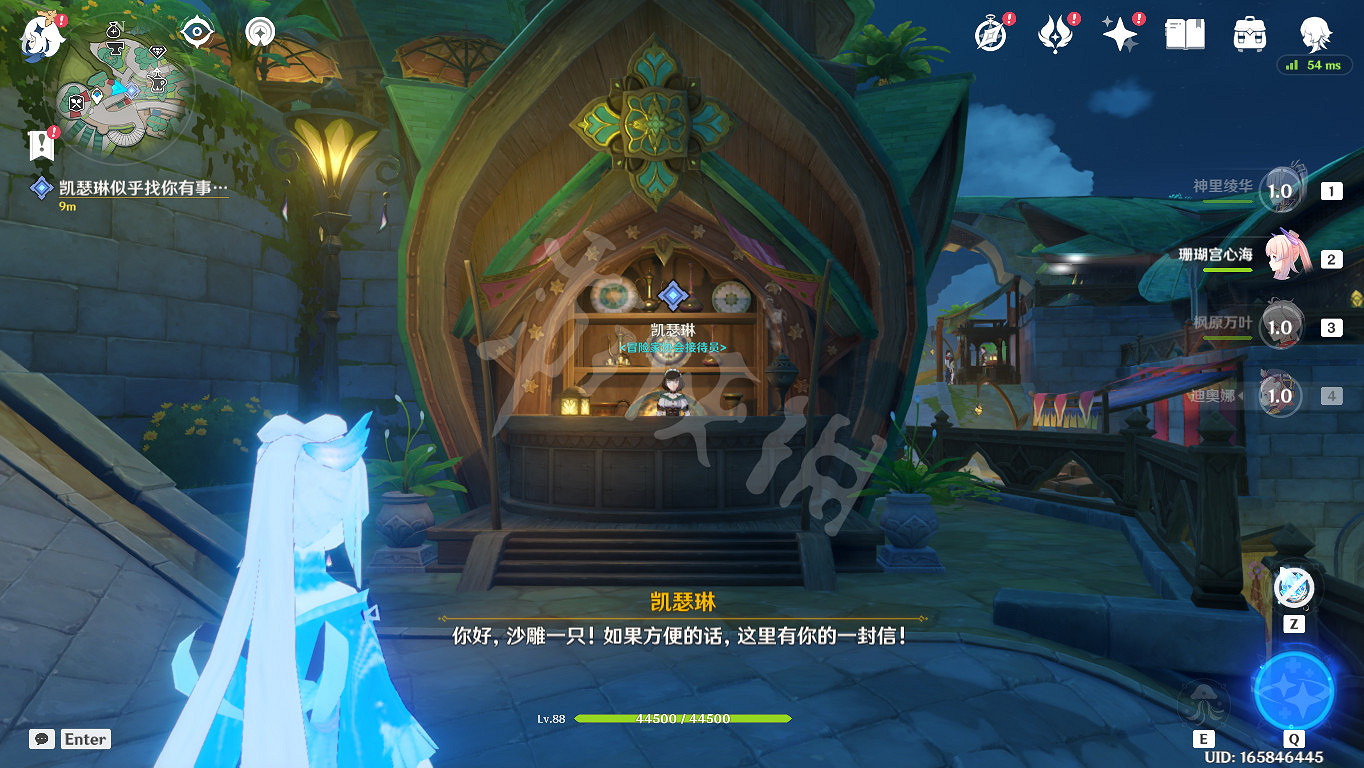Click the chat speech bubble icon
The width and height of the screenshot is (1364, 768).
tap(40, 739)
